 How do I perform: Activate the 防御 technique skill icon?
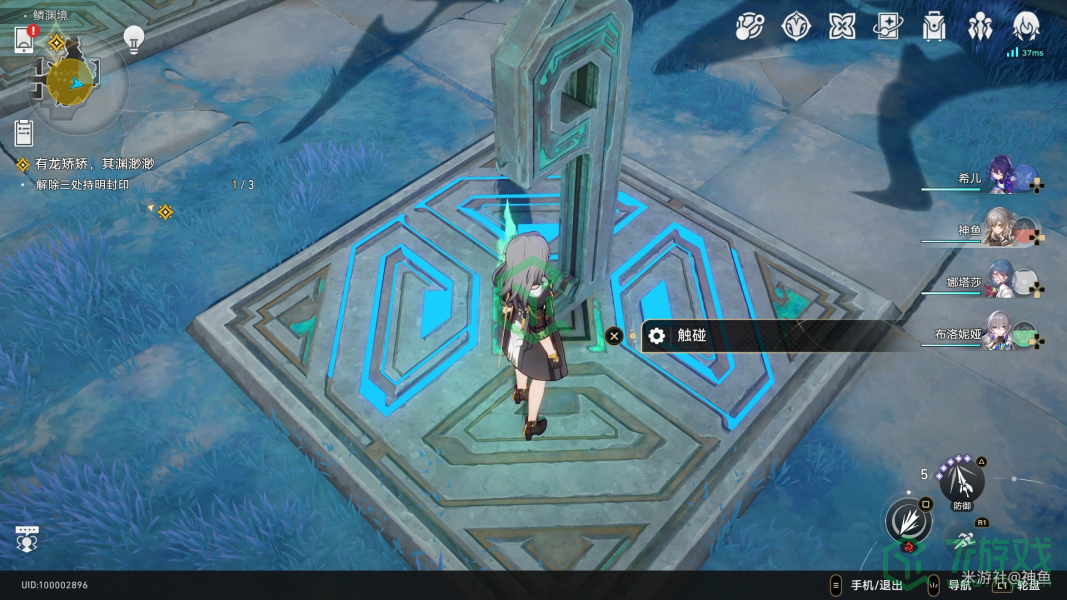pyautogui.click(x=962, y=484)
